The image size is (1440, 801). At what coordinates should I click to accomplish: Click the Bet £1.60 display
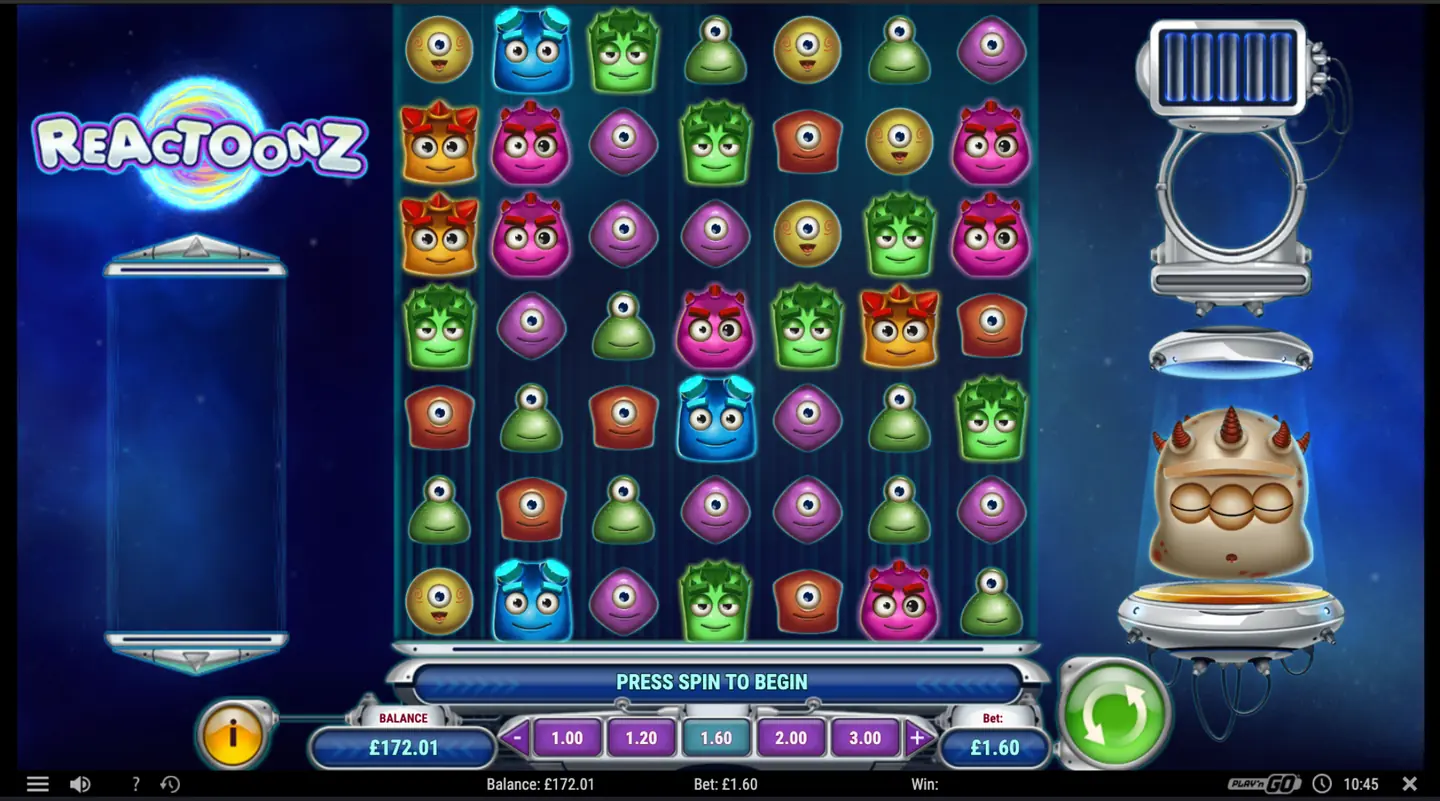tap(995, 746)
